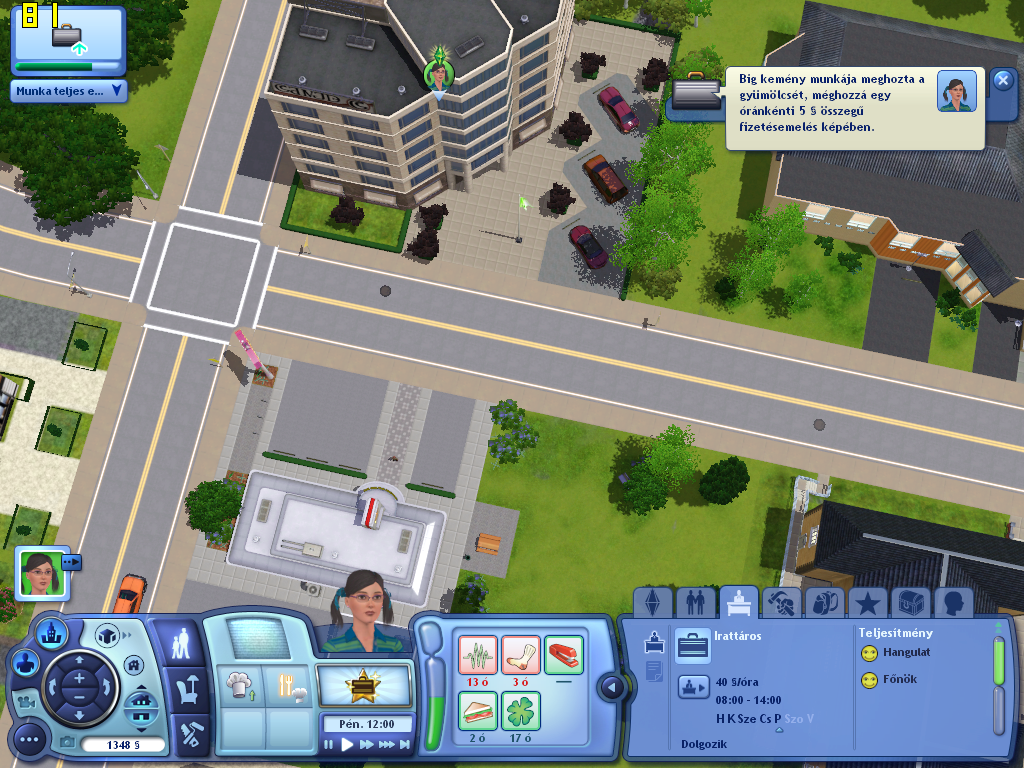Screen dimensions: 1024x768
Task: Select the red stapler moodlet
Action: 563,655
